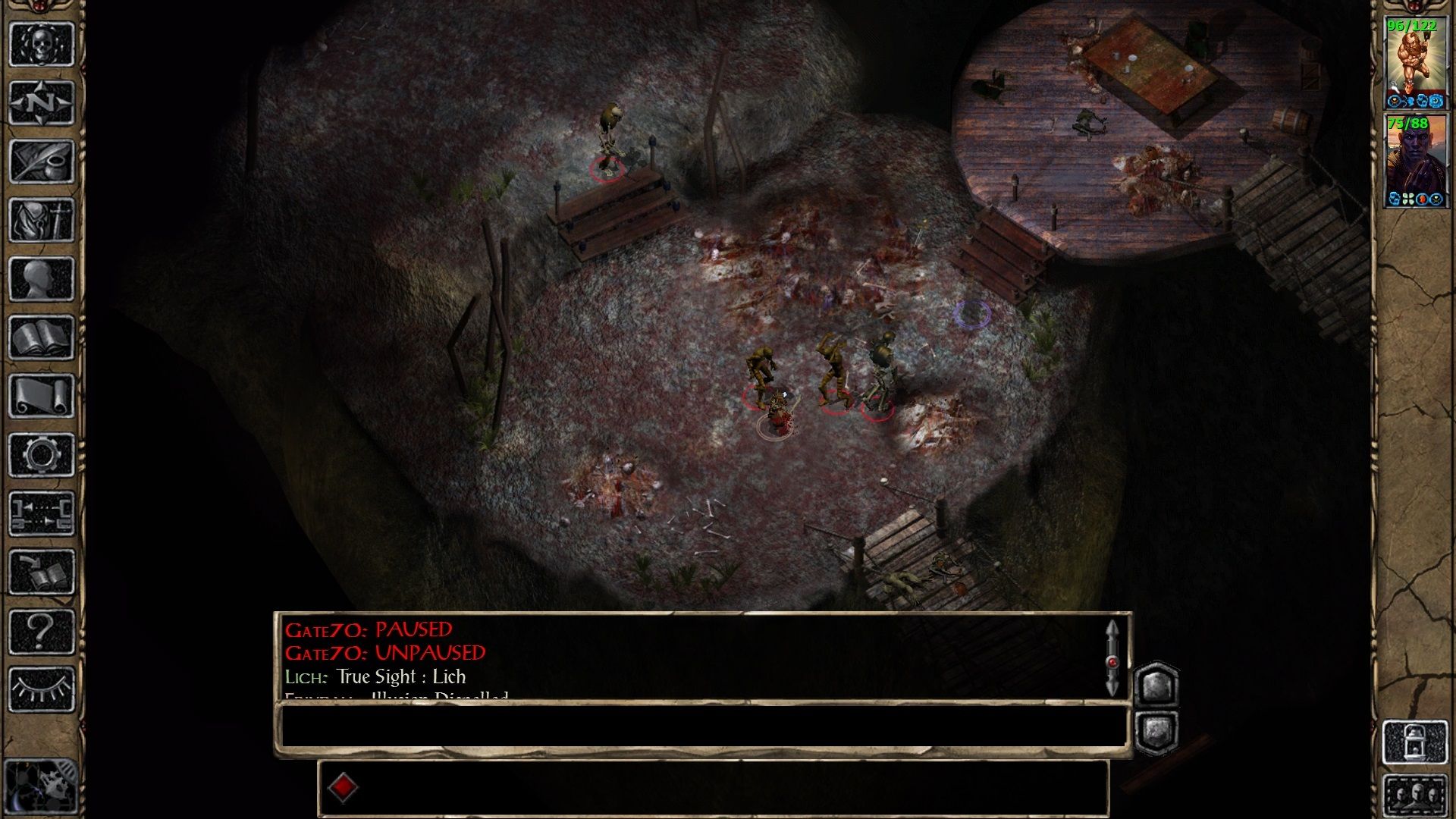Screen dimensions: 1456x819
Task: Click the clock button in bottom-left corner
Action: (x=41, y=786)
